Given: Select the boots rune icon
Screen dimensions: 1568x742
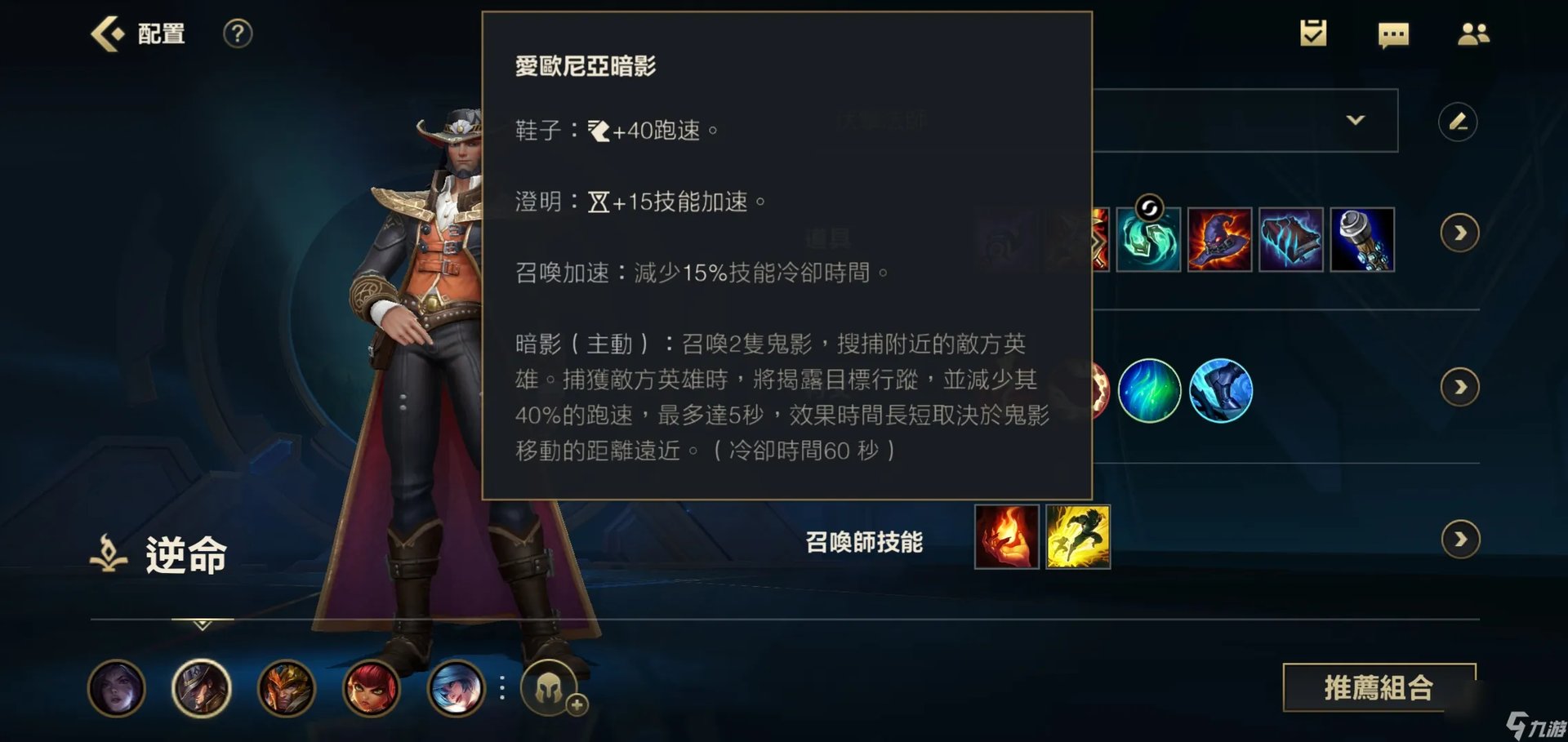Looking at the screenshot, I should pos(1220,391).
